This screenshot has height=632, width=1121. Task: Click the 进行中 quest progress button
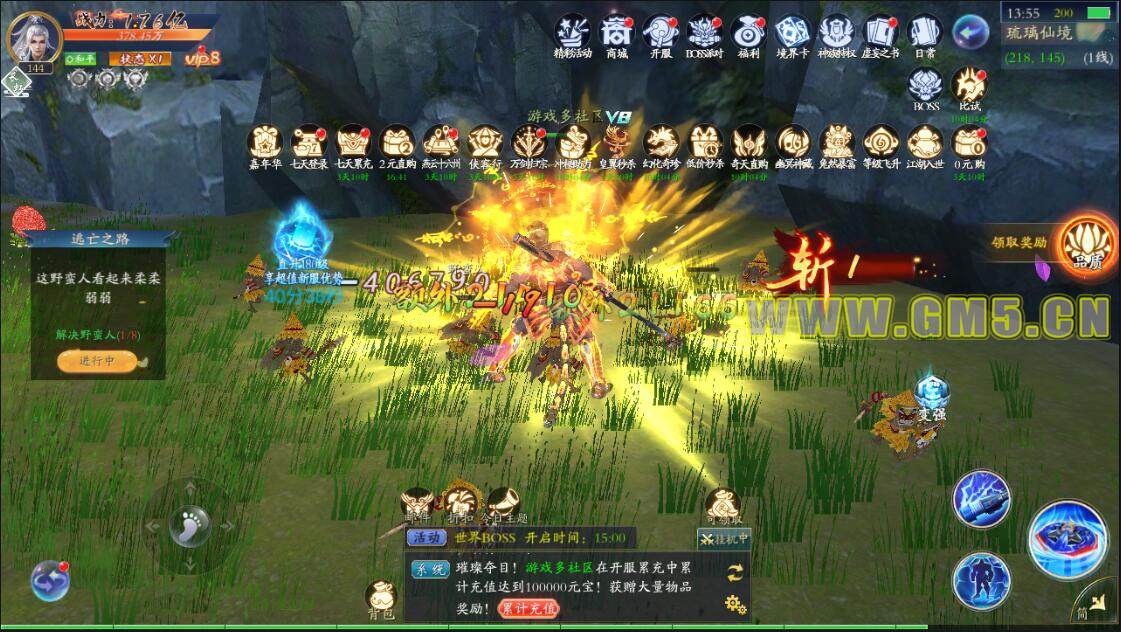[x=97, y=361]
